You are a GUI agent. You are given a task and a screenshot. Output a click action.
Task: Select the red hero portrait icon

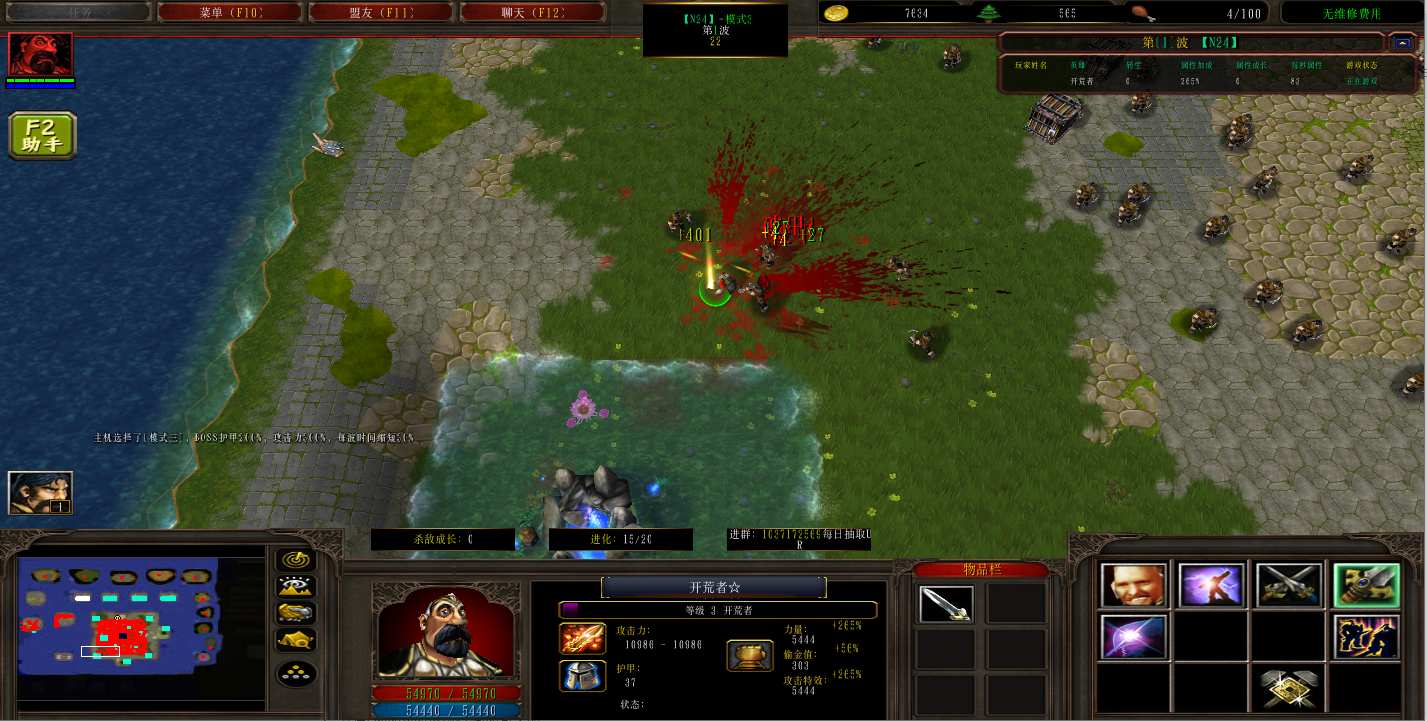(x=41, y=54)
